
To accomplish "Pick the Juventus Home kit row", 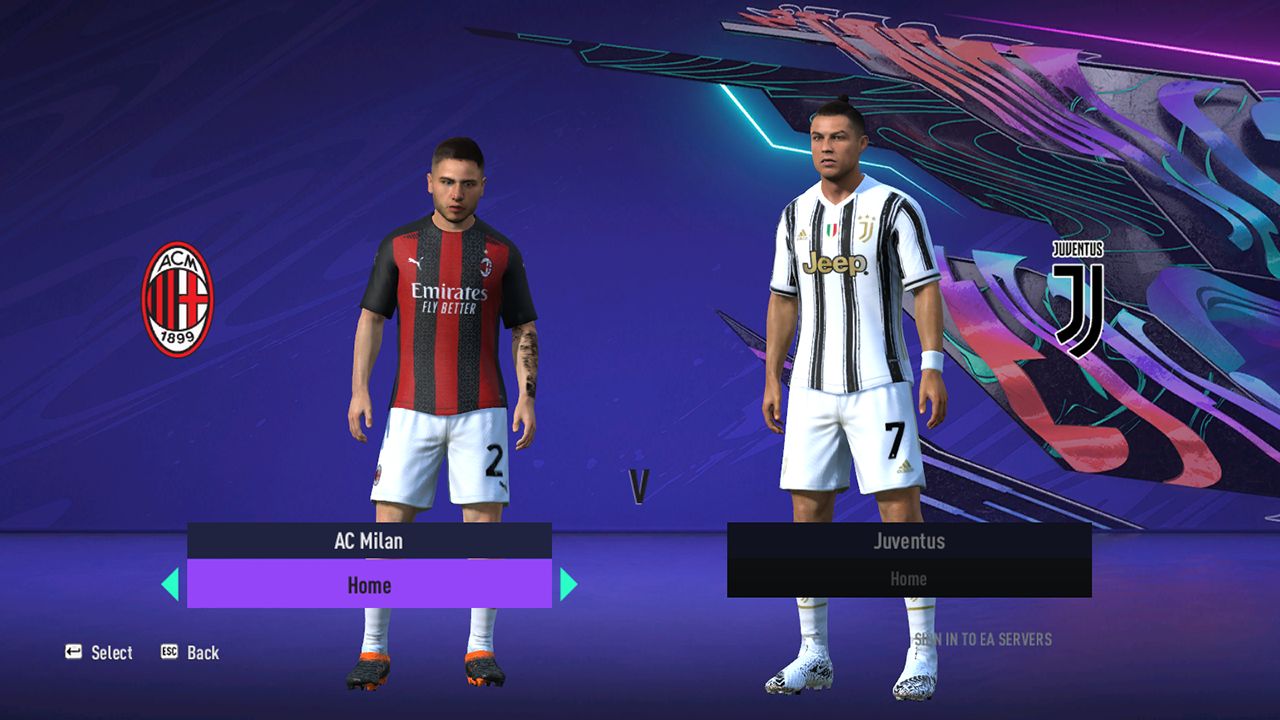I will point(909,579).
